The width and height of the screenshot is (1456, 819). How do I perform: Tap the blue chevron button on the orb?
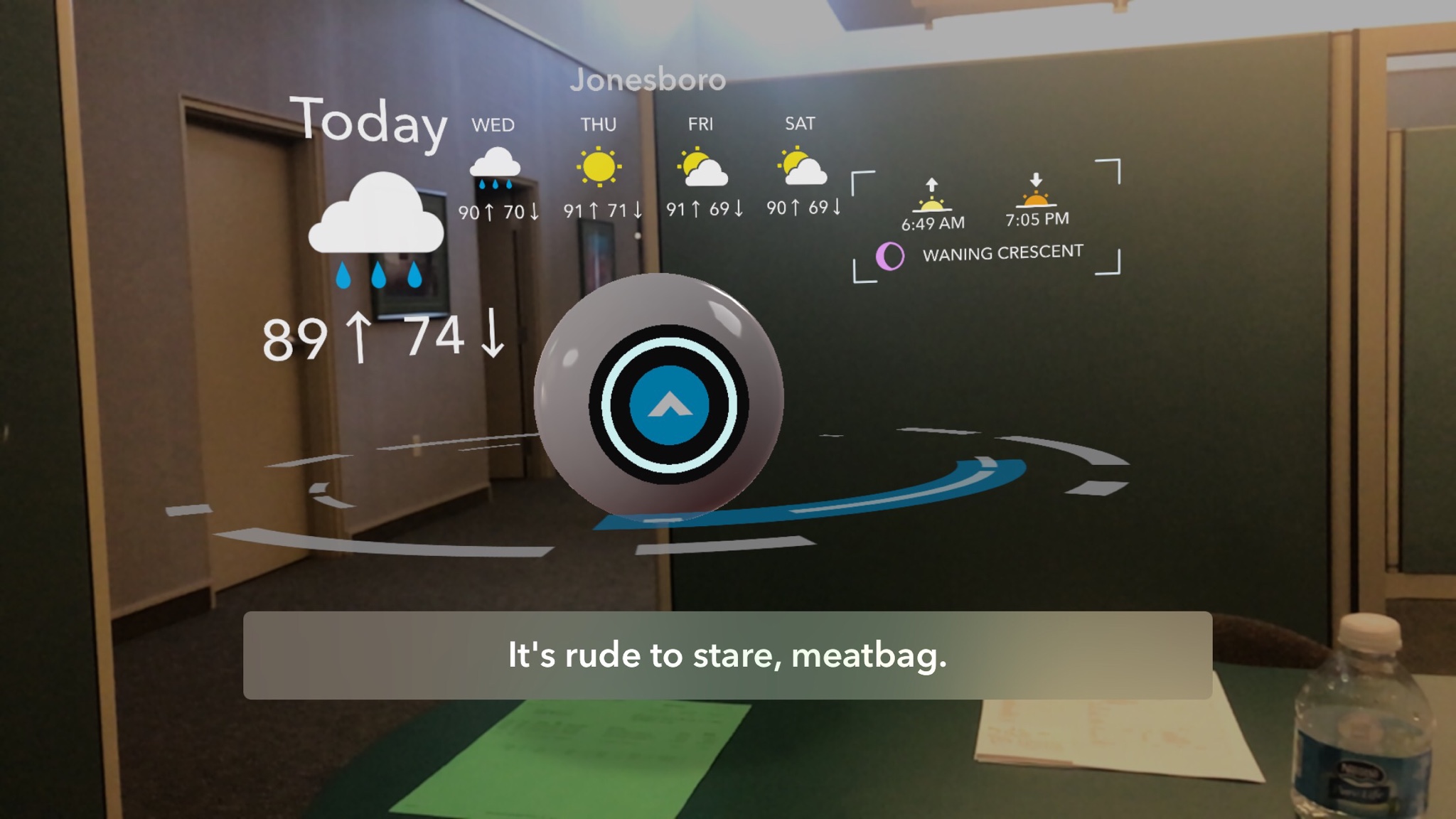[x=668, y=405]
